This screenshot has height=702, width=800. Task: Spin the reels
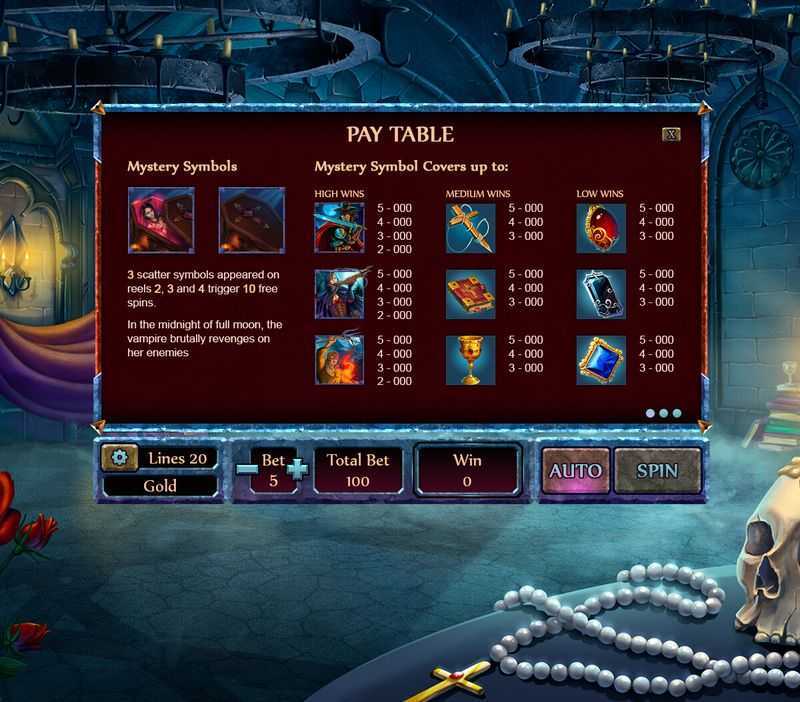[x=657, y=470]
